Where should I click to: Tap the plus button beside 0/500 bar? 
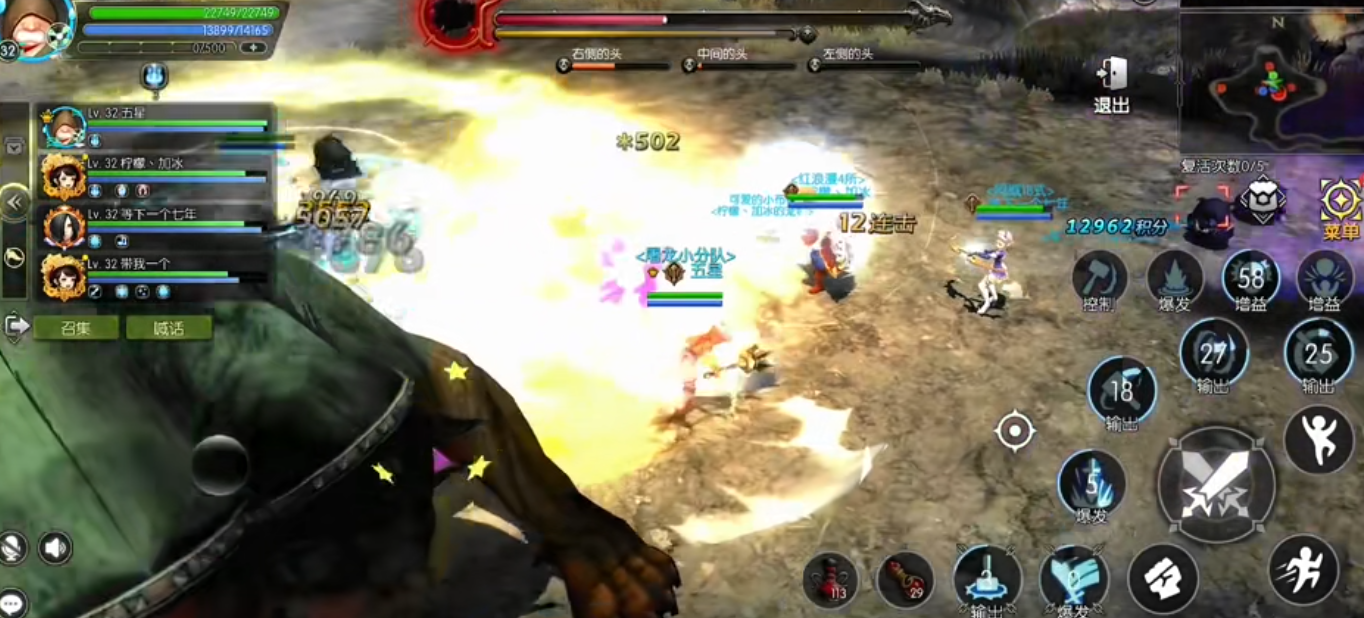[254, 47]
